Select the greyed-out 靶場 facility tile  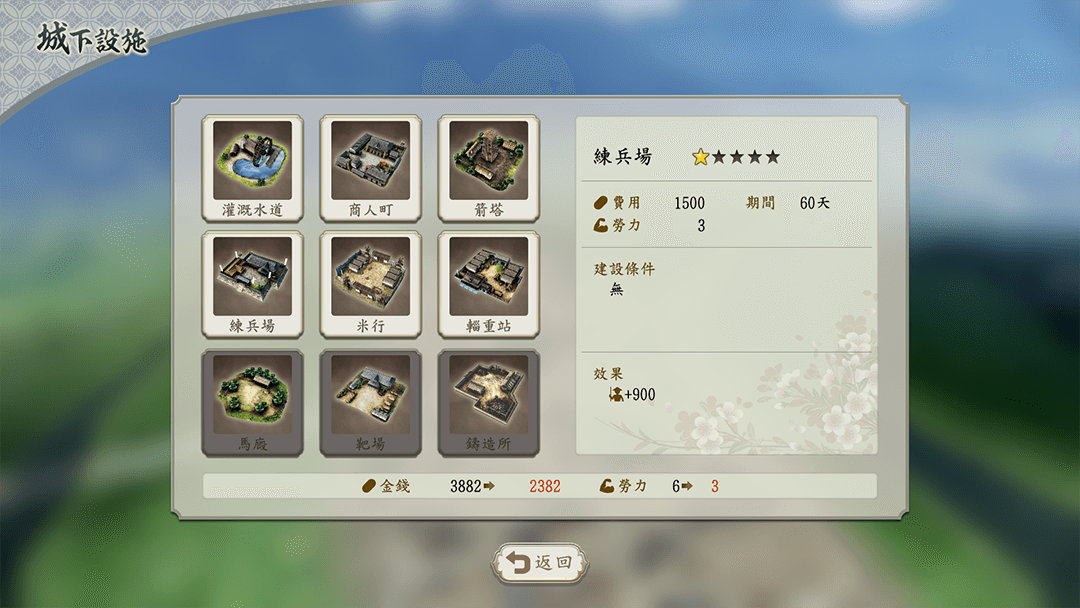(370, 402)
